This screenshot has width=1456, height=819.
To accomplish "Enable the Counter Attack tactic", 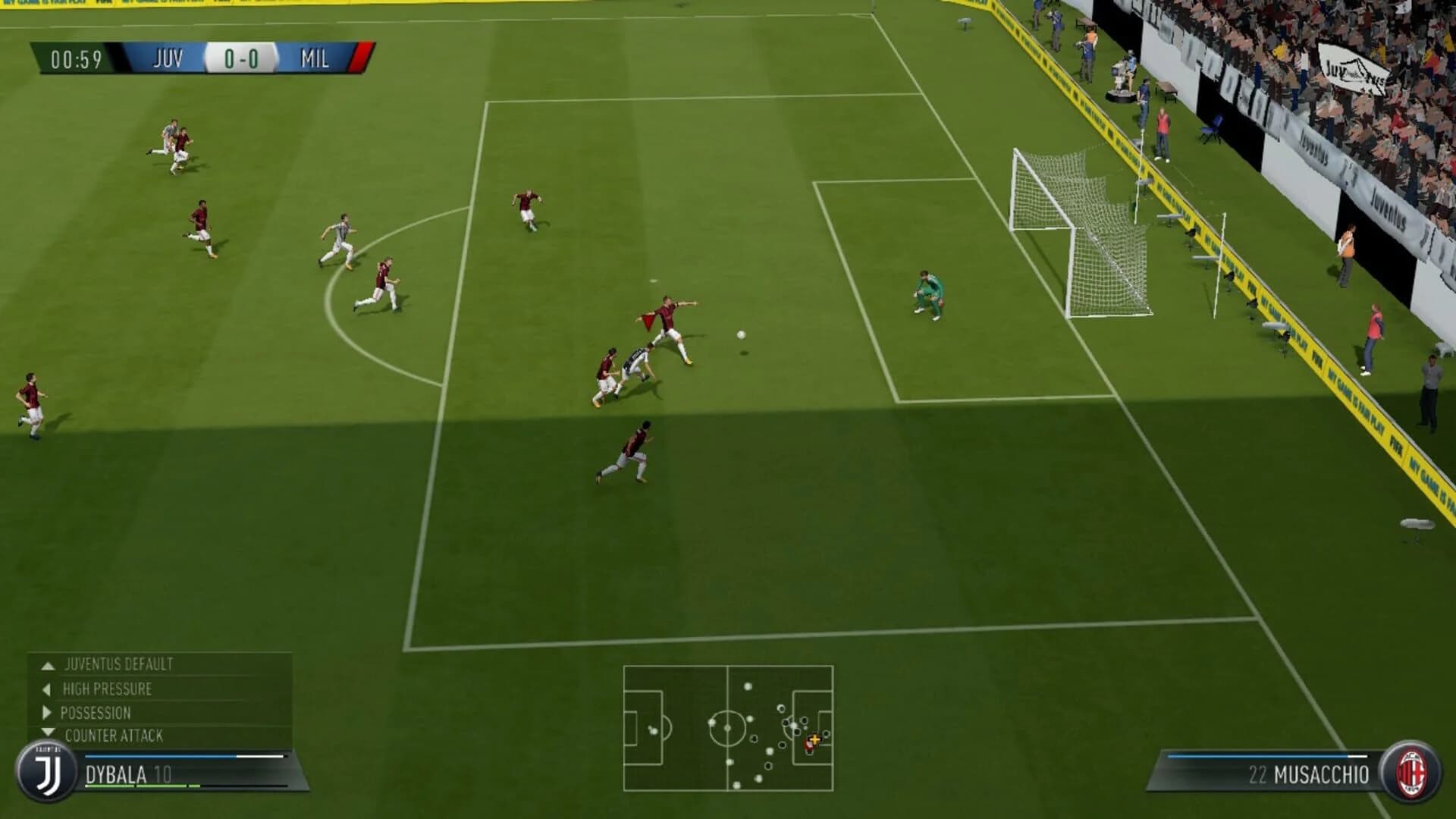I will [114, 735].
